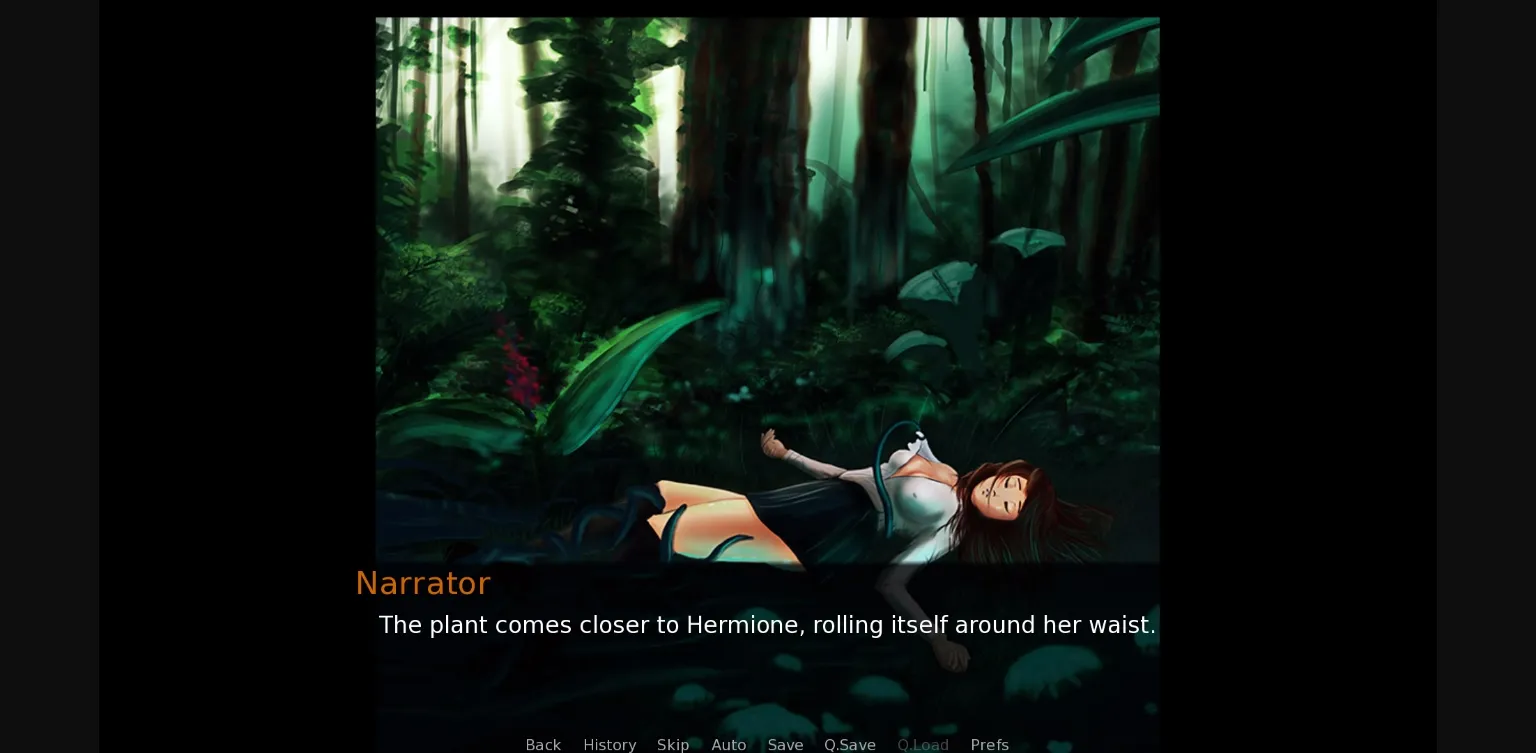This screenshot has width=1536, height=753.
Task: Click Q.Save on the bottom menu
Action: (x=849, y=745)
